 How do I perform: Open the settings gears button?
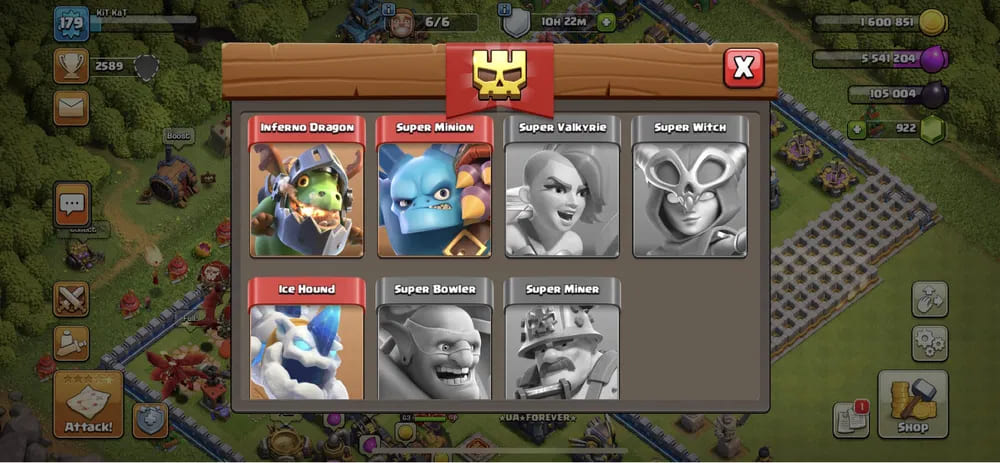[x=929, y=343]
